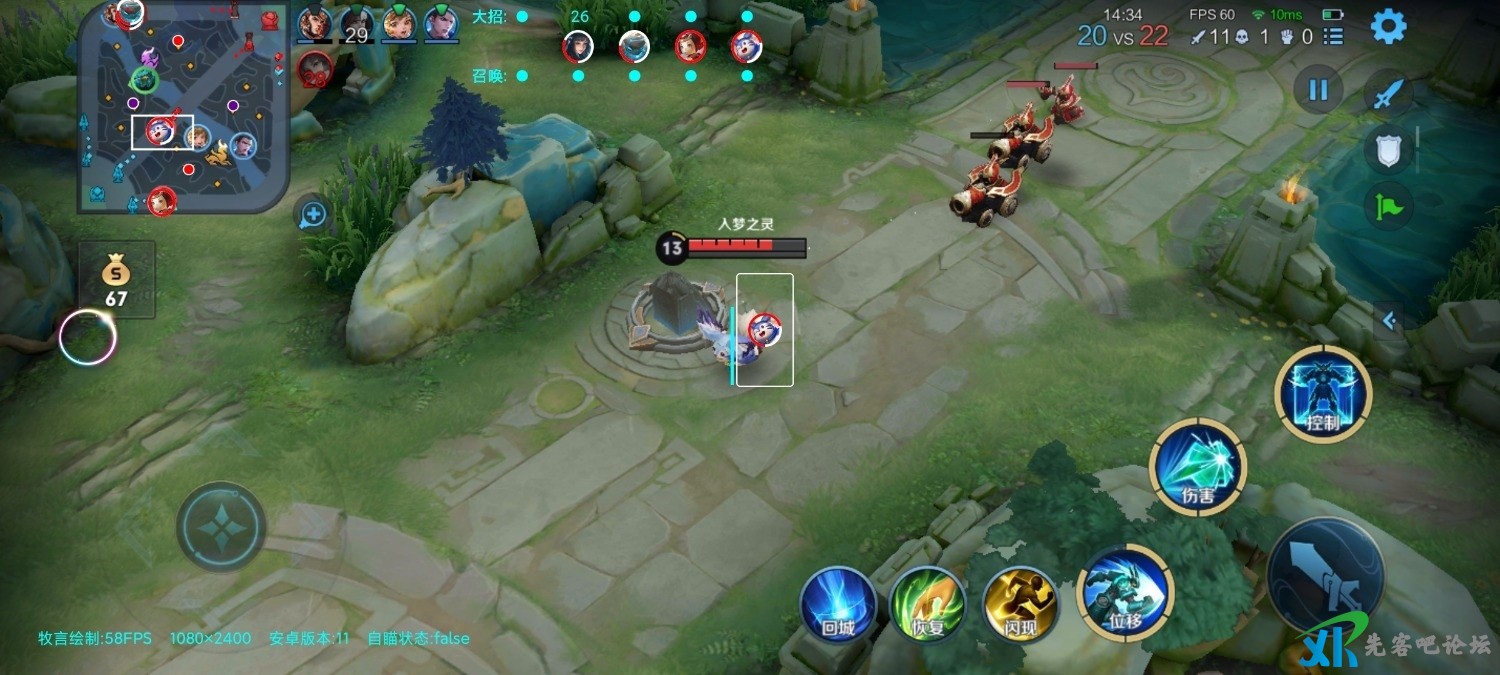Send the sword attack signal

coord(1388,96)
